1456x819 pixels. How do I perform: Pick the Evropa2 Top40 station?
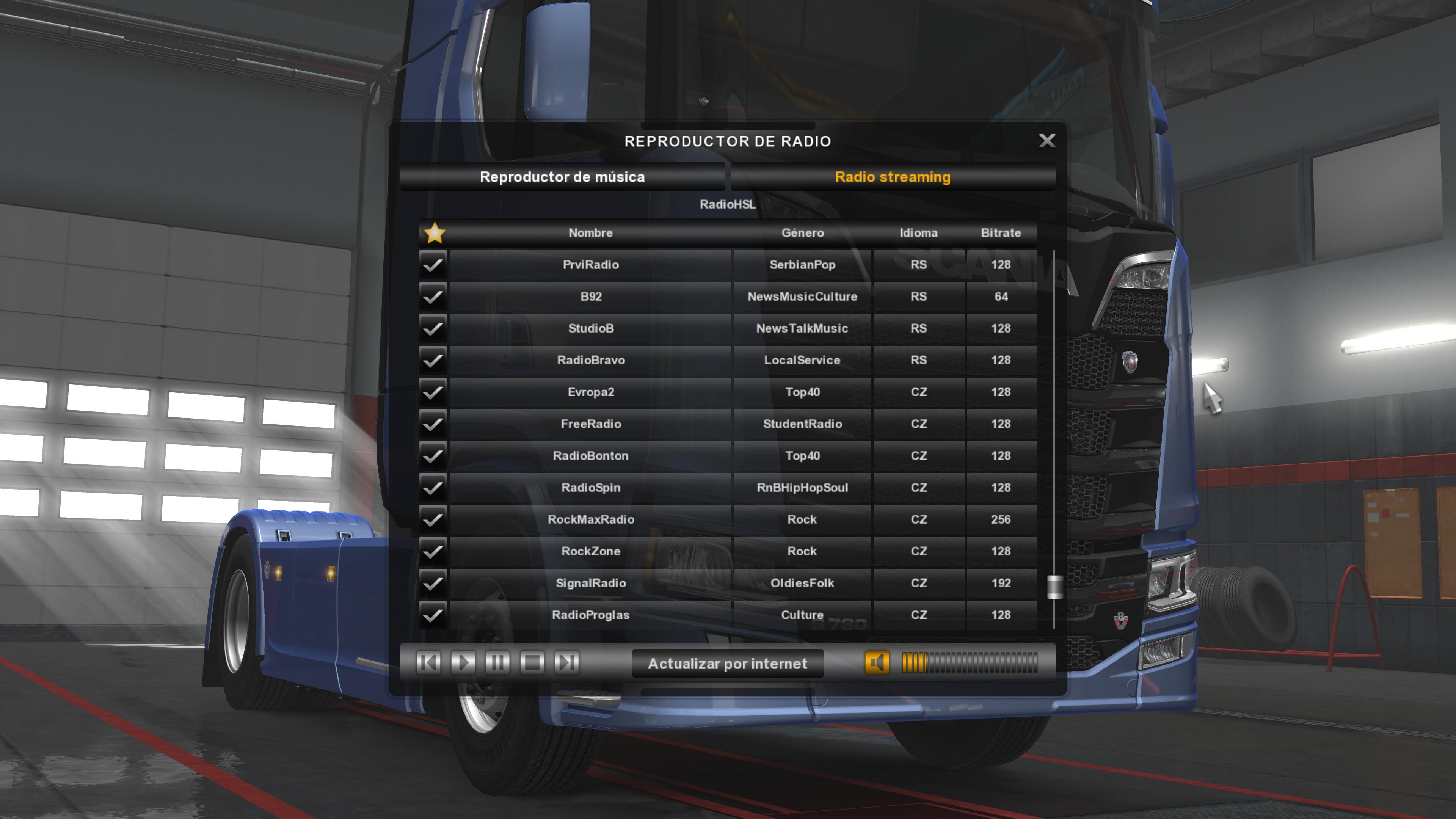pos(591,392)
